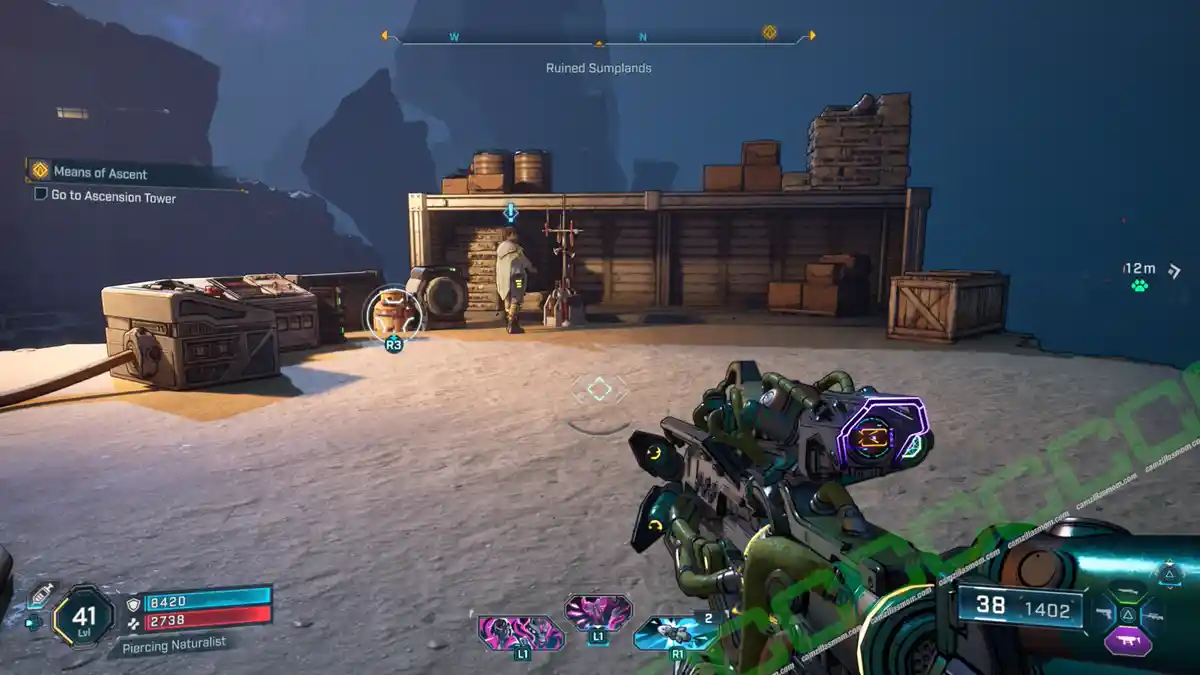This screenshot has height=675, width=1200.
Task: Trigger the pink clawed-beast ability icon
Action: point(597,611)
